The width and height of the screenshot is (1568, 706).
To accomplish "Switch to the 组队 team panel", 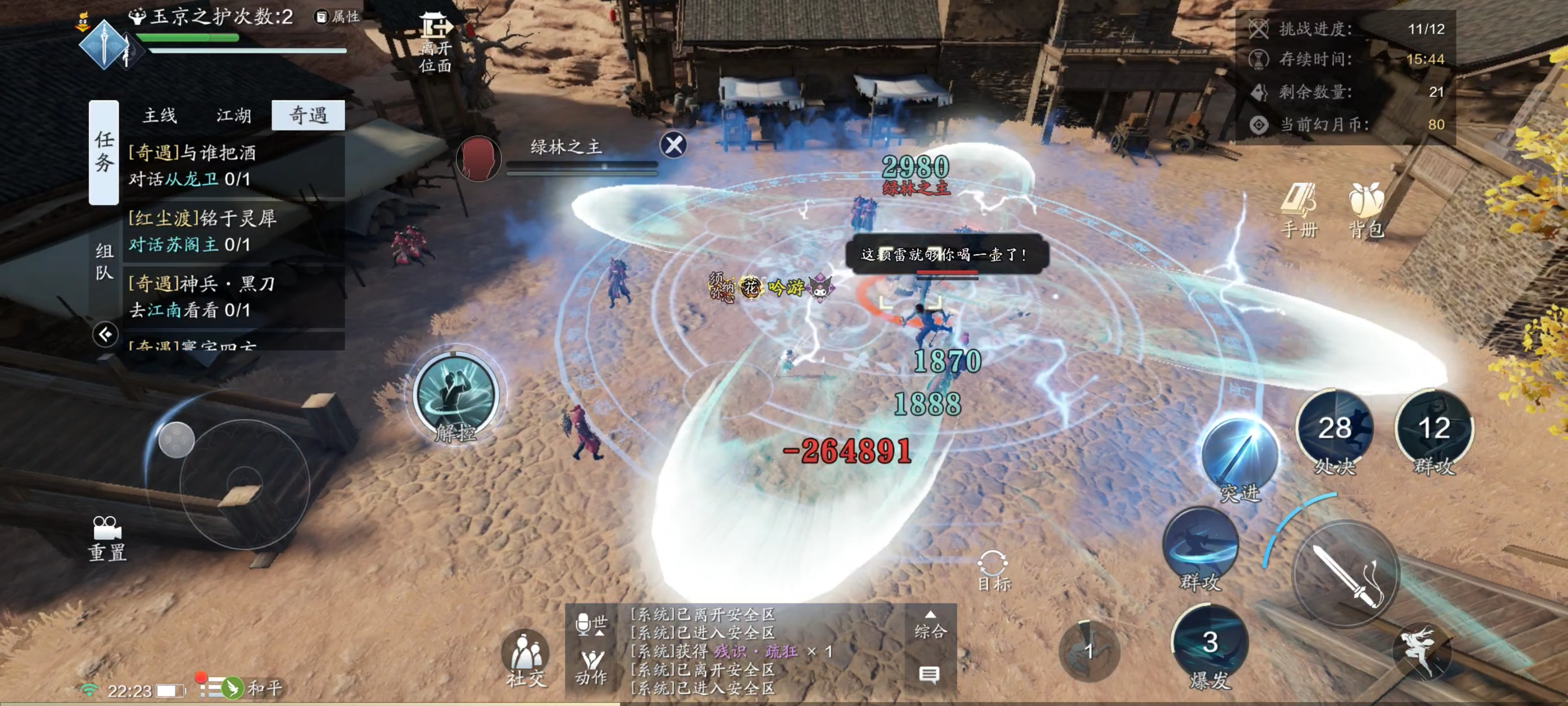I will point(104,261).
